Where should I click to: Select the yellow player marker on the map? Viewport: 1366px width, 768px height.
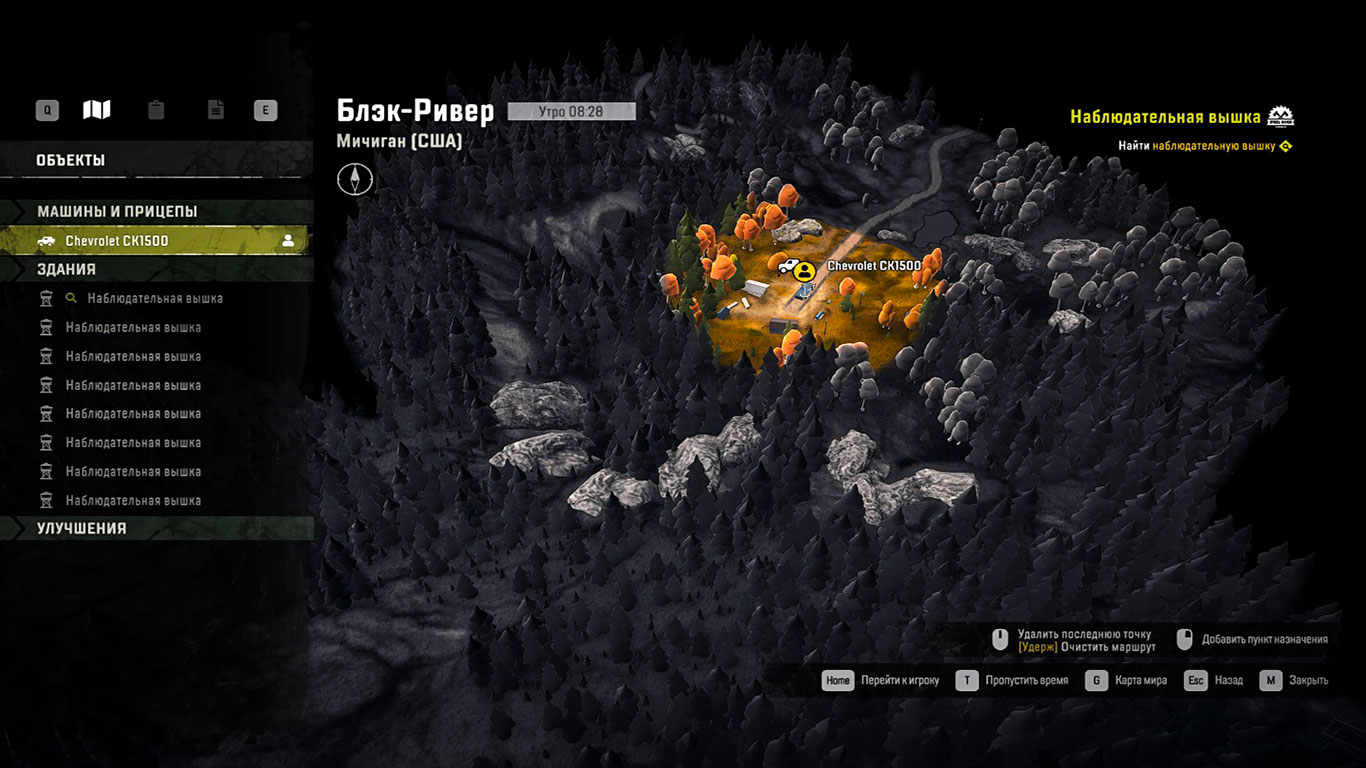[804, 270]
